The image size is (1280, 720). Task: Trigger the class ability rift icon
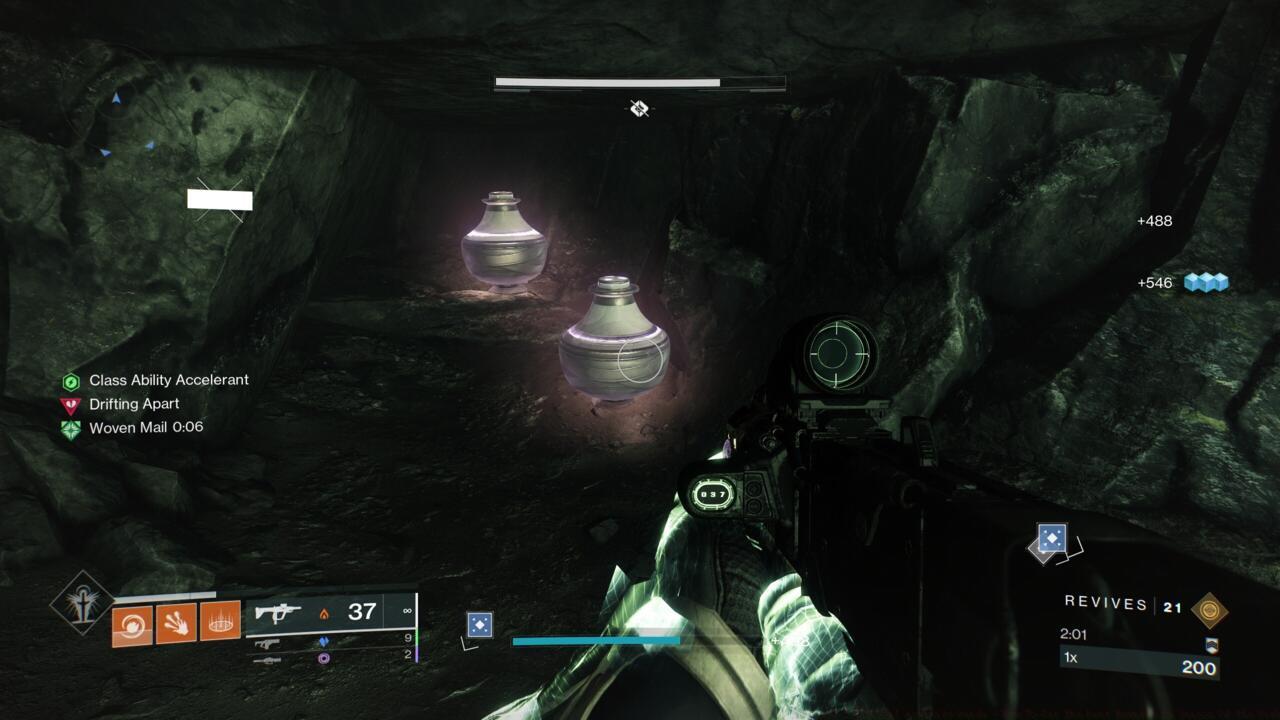coord(221,621)
